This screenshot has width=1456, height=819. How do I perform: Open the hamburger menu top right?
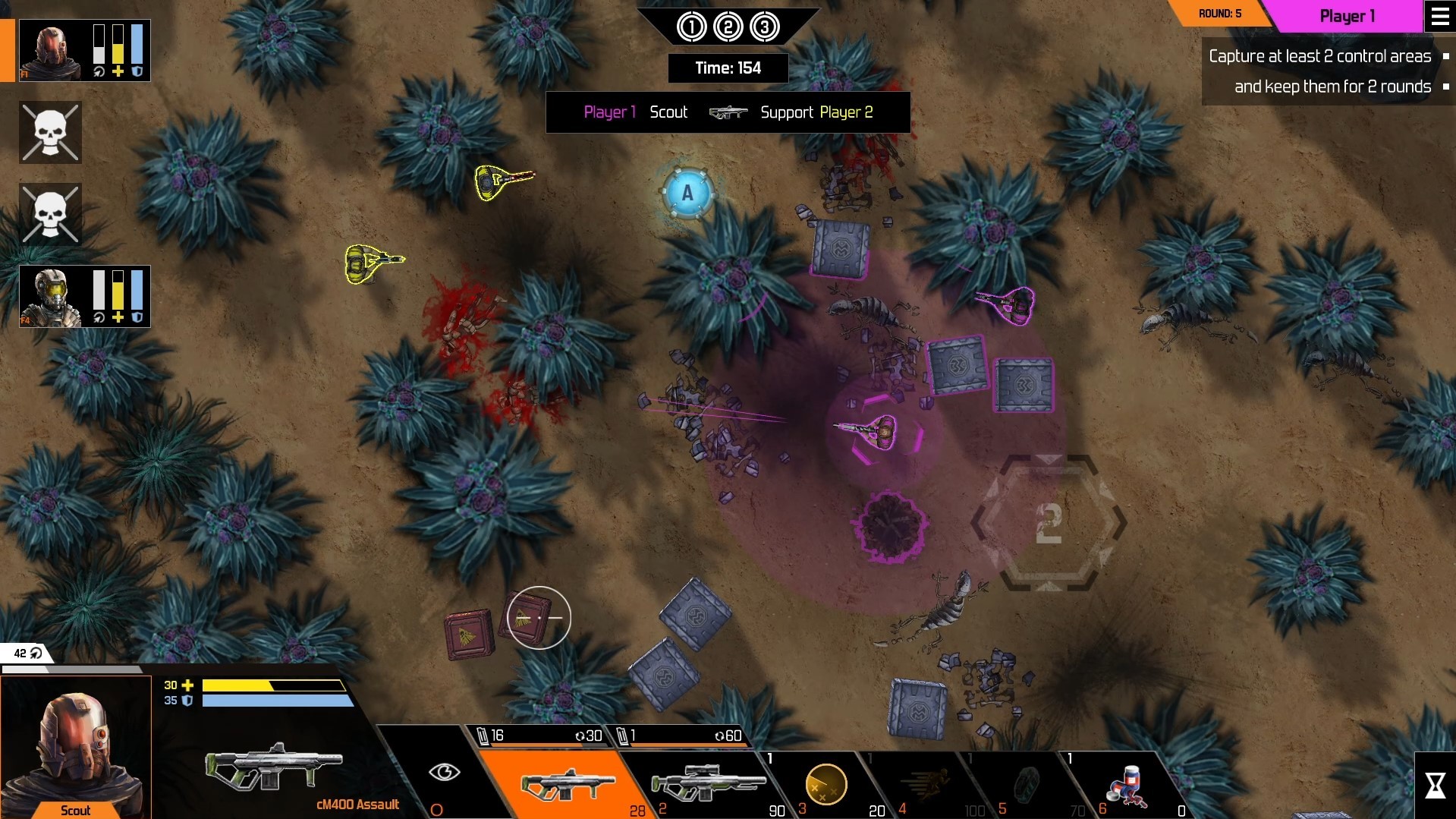coord(1439,16)
